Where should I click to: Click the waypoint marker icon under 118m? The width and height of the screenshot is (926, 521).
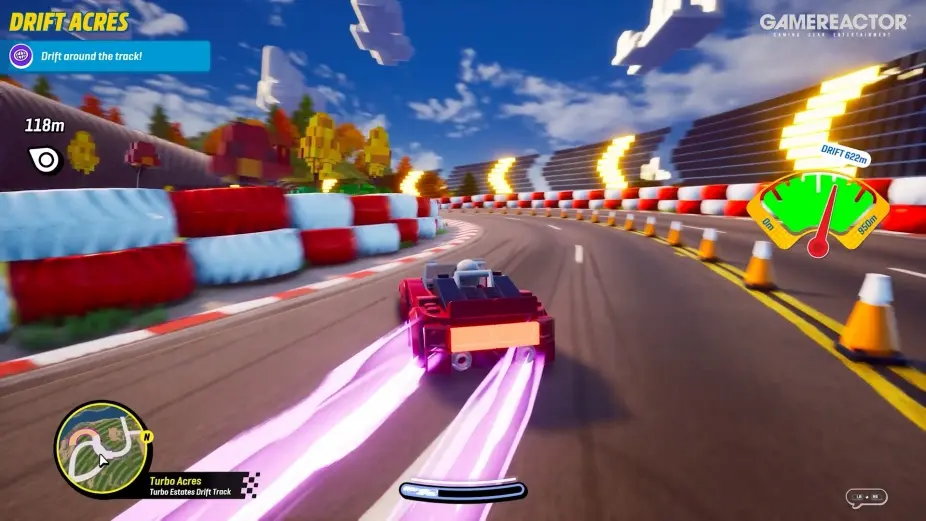[x=46, y=159]
